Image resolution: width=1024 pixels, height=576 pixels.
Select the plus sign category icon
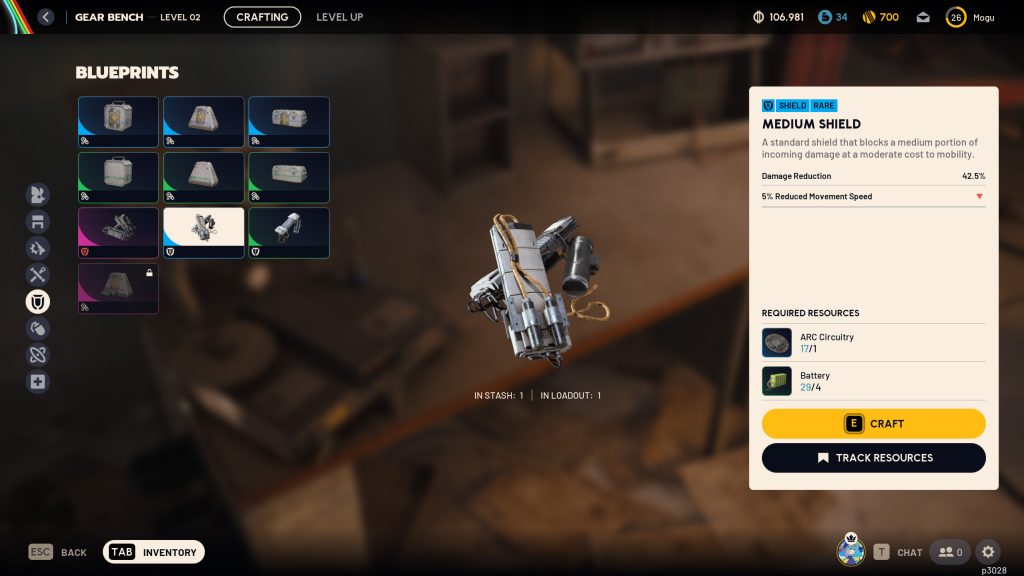pos(37,382)
